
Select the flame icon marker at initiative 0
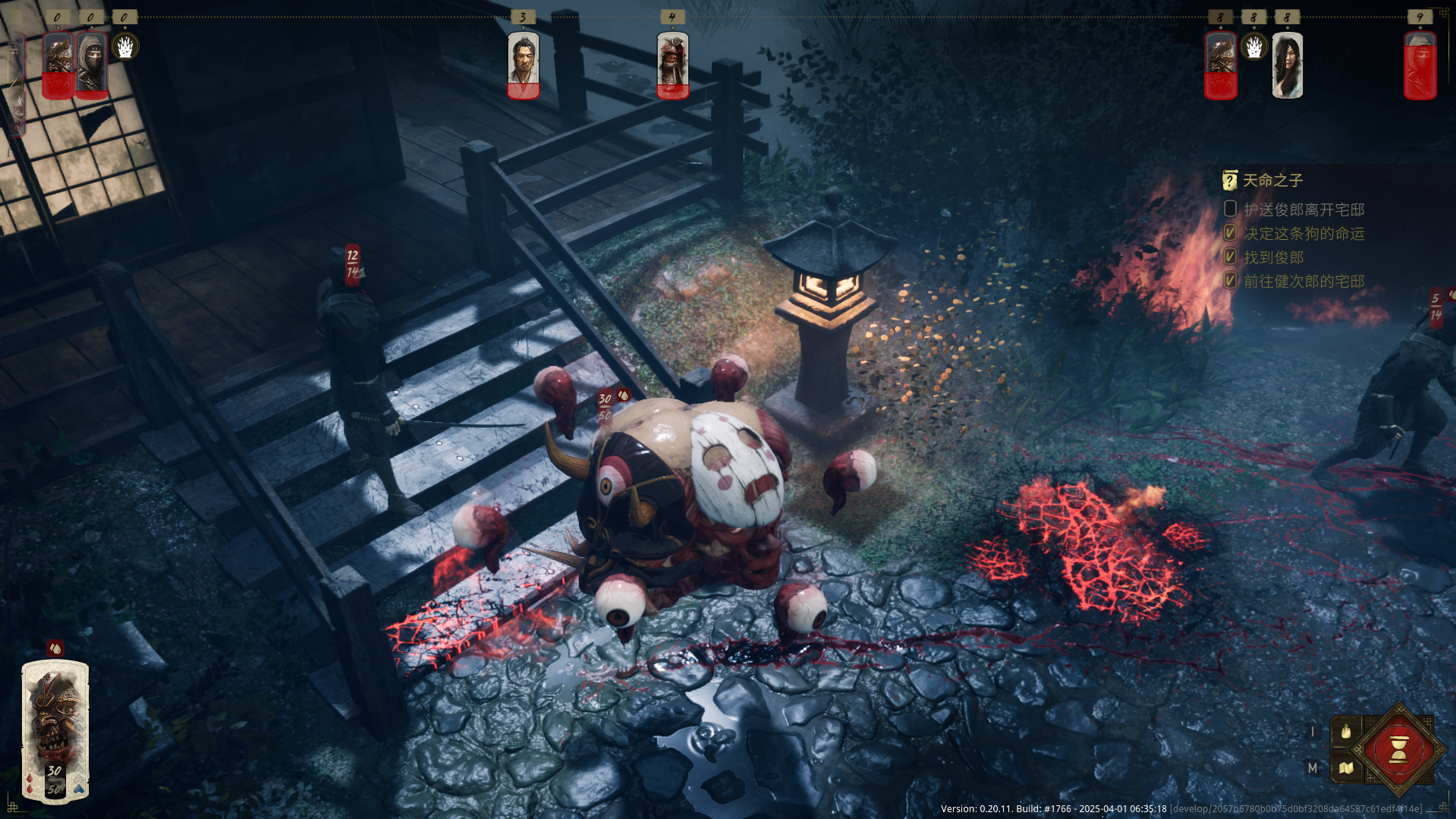point(125,47)
